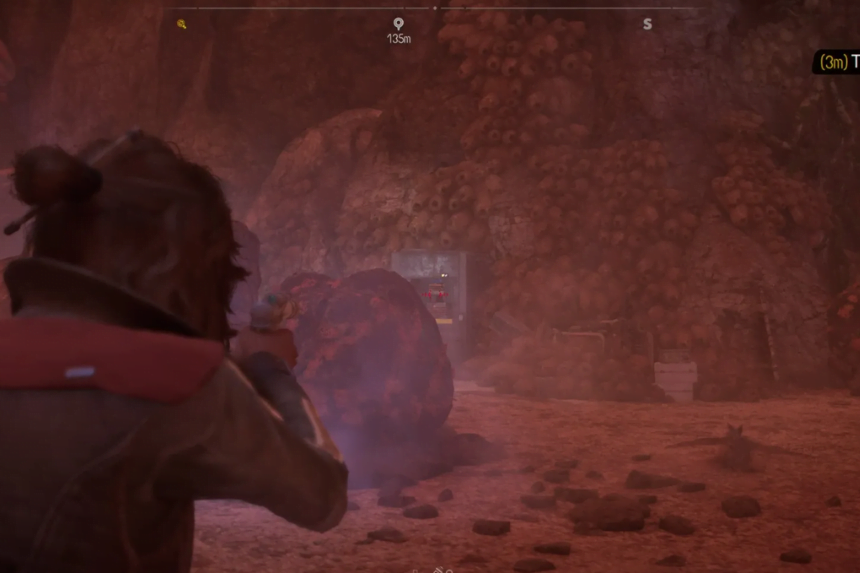Open the (3m) objective tracker label

[838, 62]
